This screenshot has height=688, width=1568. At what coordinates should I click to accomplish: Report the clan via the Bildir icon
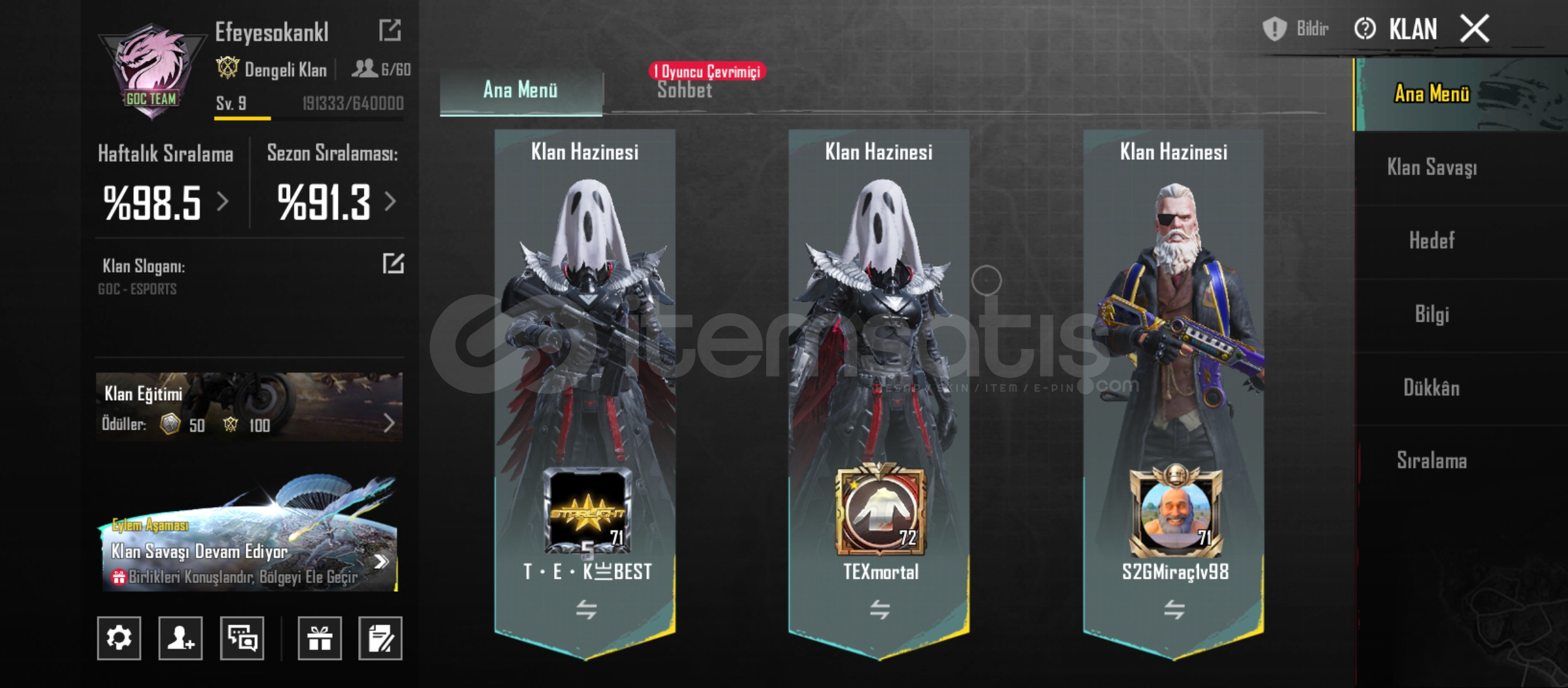click(1275, 28)
